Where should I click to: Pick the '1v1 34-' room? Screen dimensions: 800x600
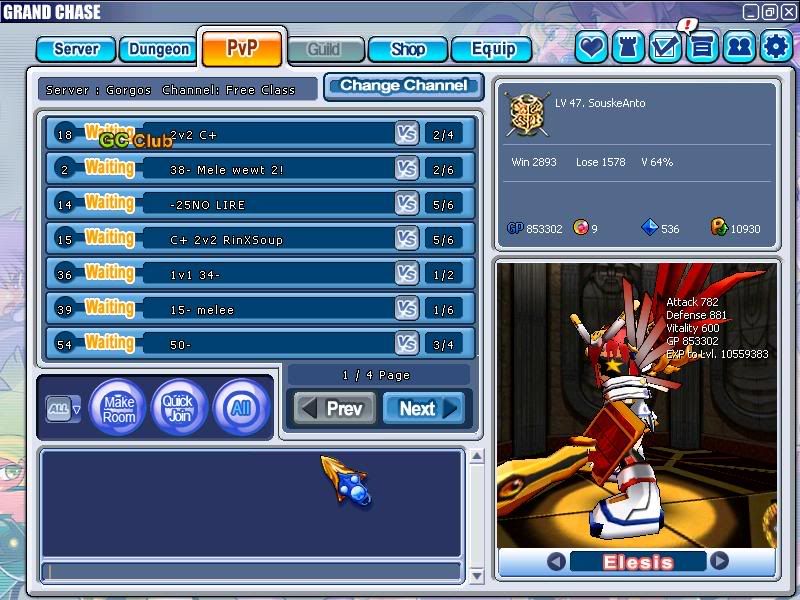[258, 274]
